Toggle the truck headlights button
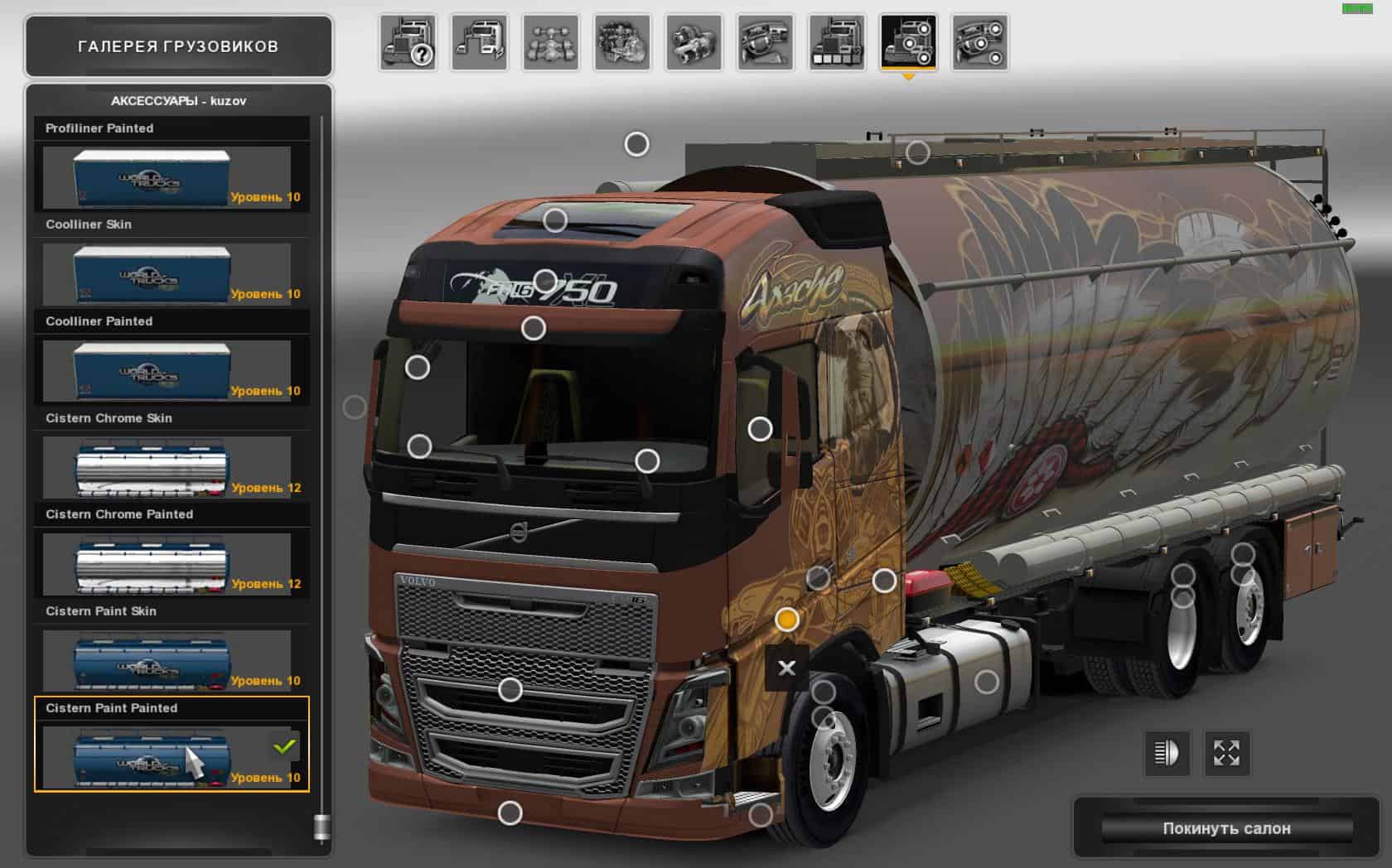The image size is (1392, 868). click(1167, 753)
